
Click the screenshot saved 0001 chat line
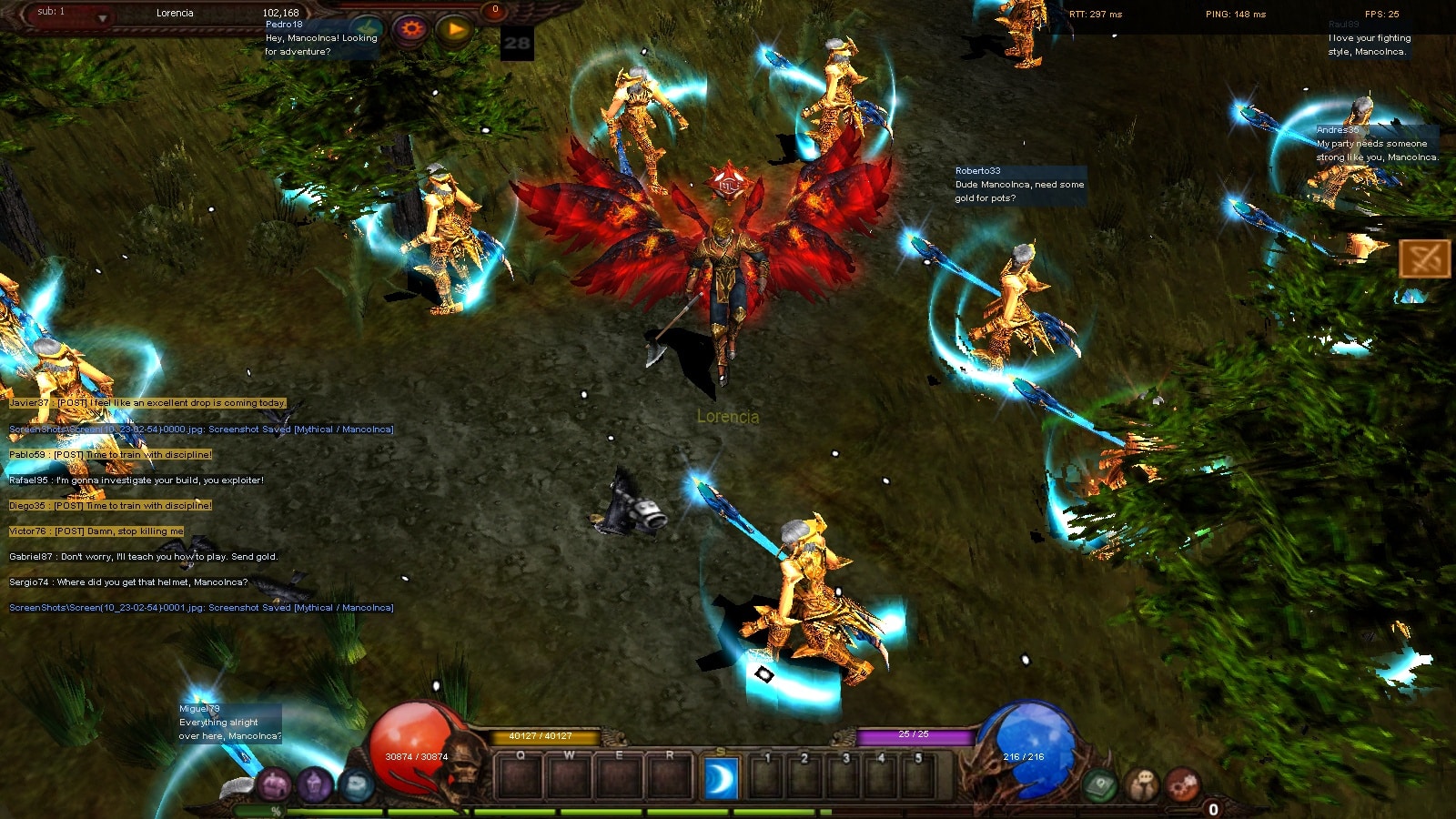[x=201, y=608]
